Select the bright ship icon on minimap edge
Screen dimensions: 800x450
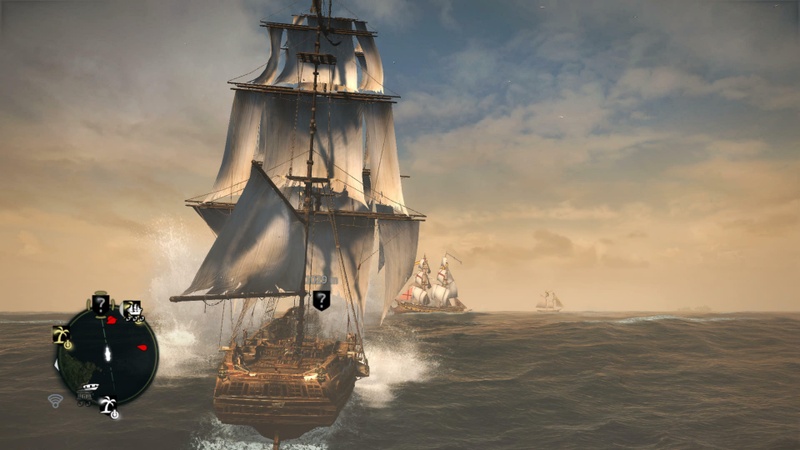132,310
